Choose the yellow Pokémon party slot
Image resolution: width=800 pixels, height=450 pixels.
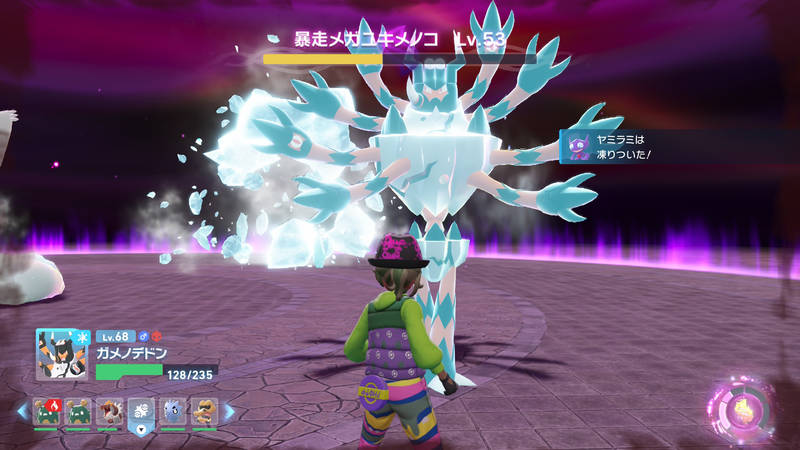click(204, 411)
